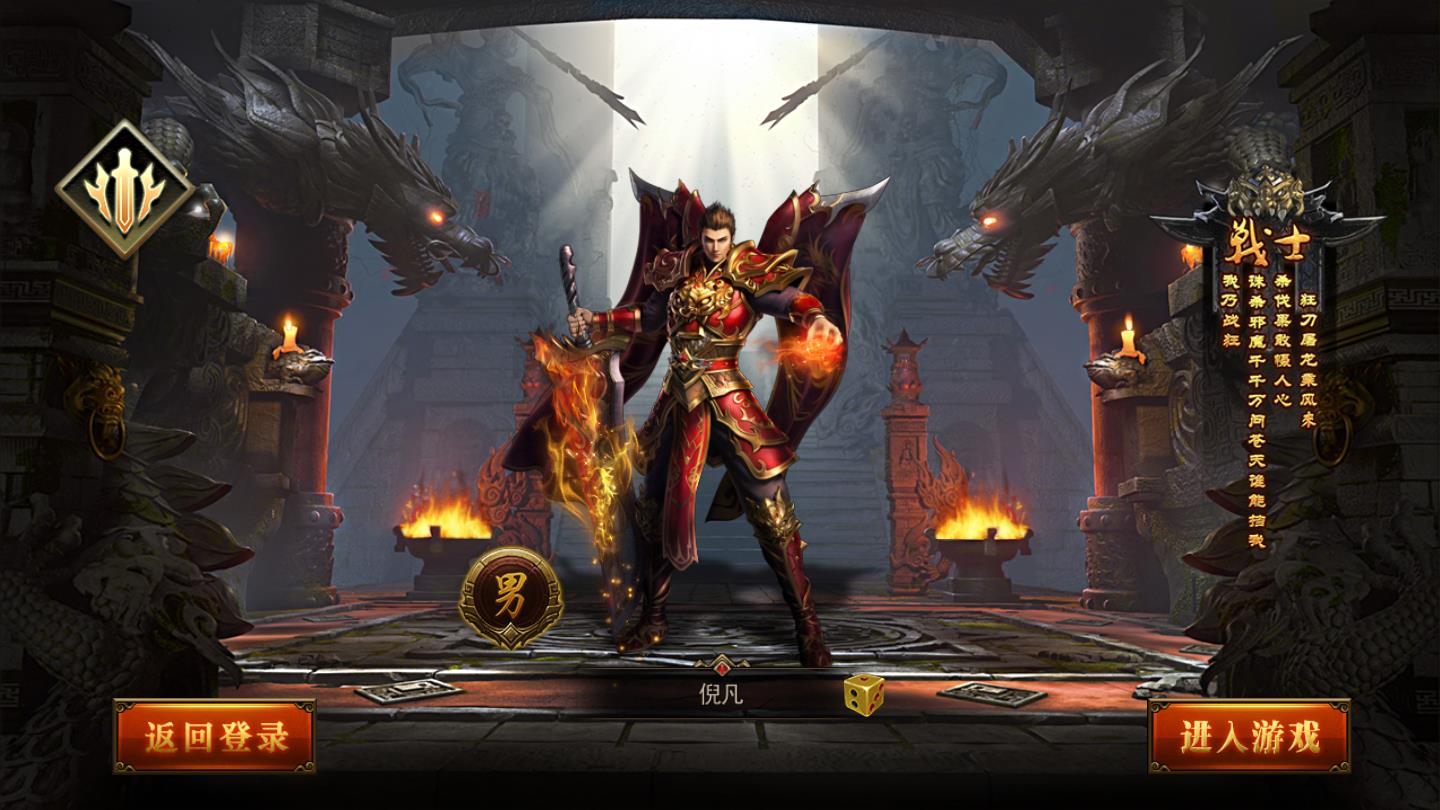
Task: Toggle the 男 gender medallion
Action: pos(510,596)
